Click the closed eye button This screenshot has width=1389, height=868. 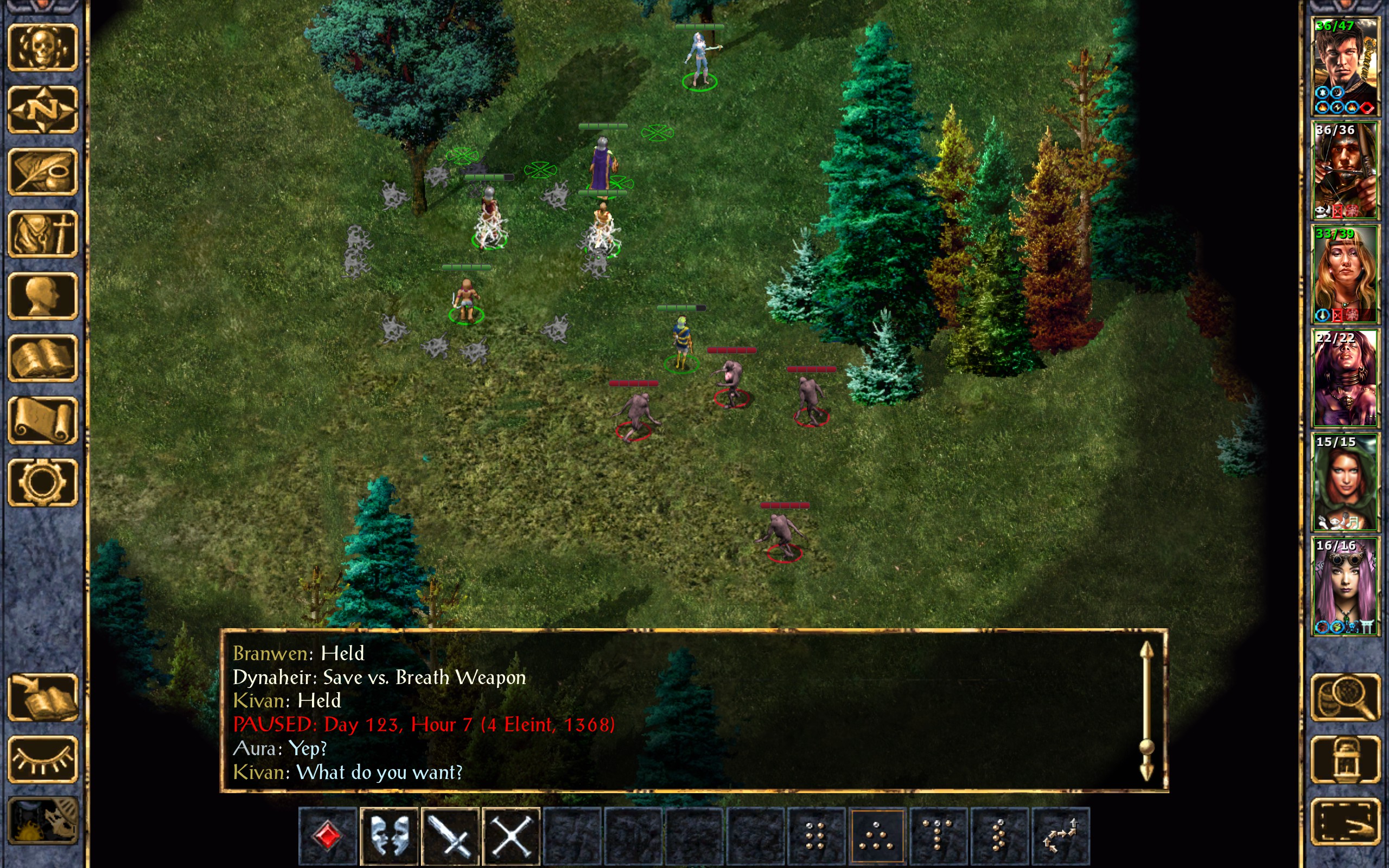click(x=42, y=759)
